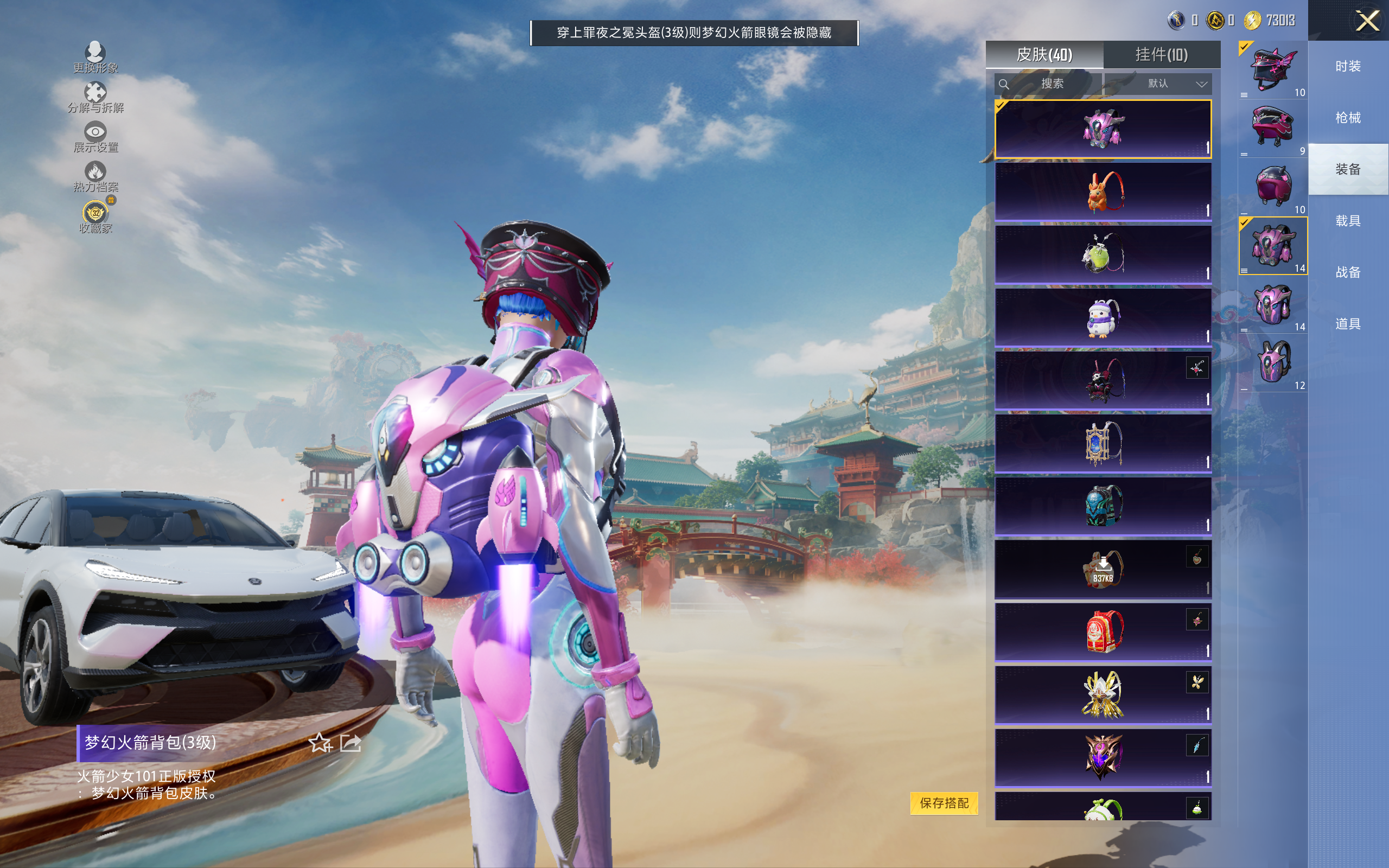
Task: Open the 战备 category
Action: (1348, 272)
